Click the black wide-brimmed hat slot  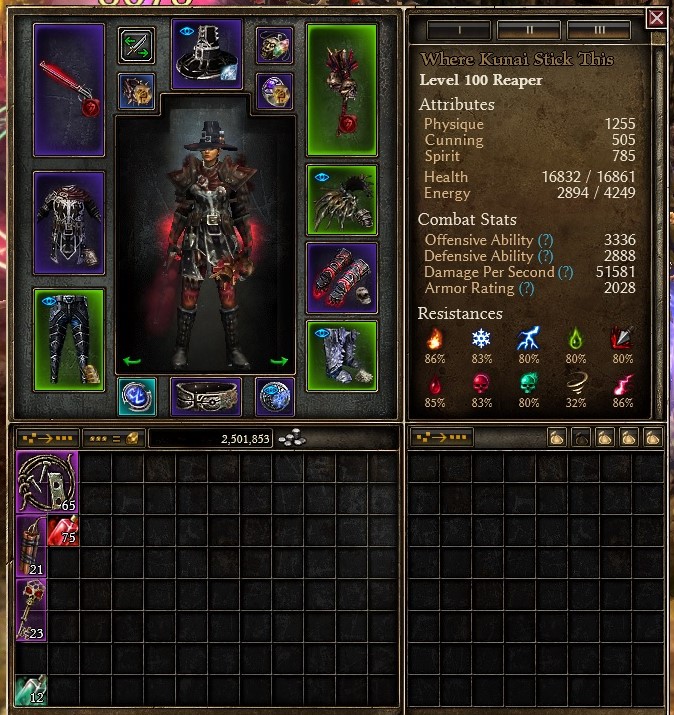tap(207, 53)
